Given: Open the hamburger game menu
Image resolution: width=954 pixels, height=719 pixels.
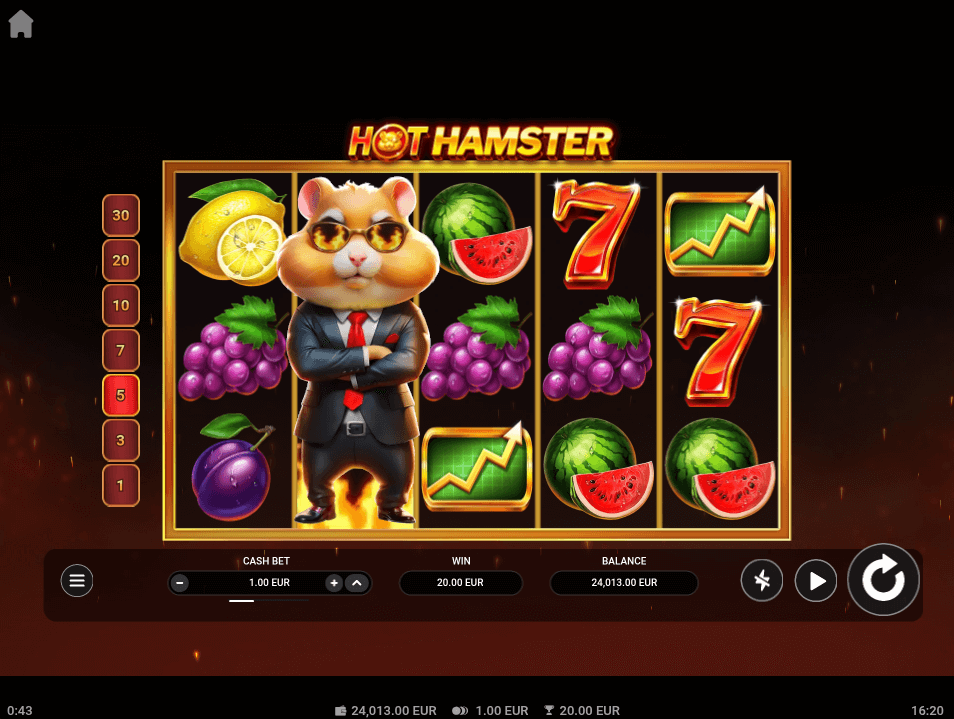Looking at the screenshot, I should tap(77, 580).
